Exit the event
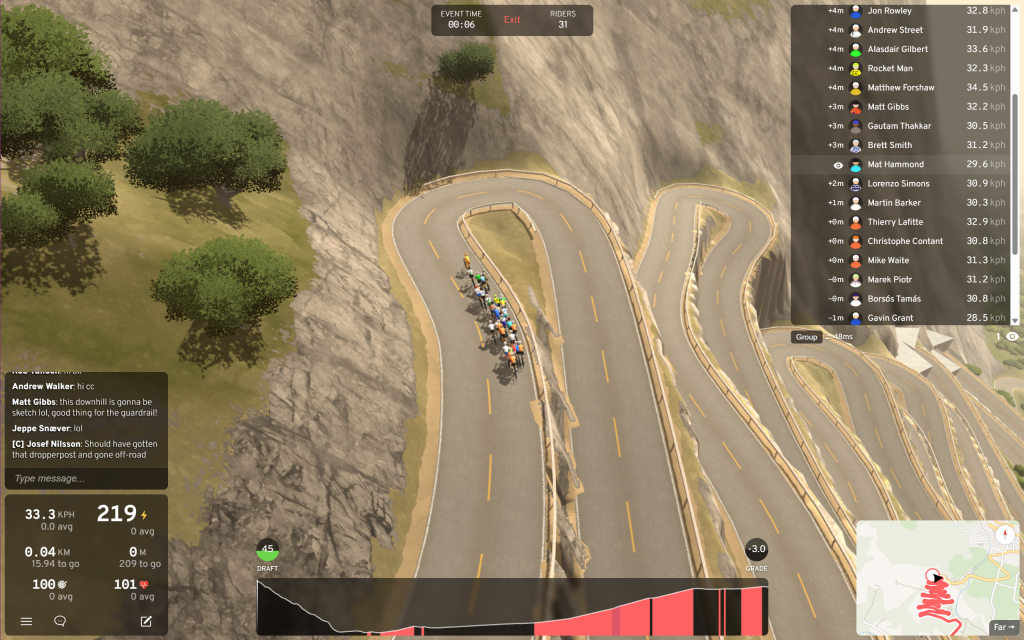 (x=512, y=20)
